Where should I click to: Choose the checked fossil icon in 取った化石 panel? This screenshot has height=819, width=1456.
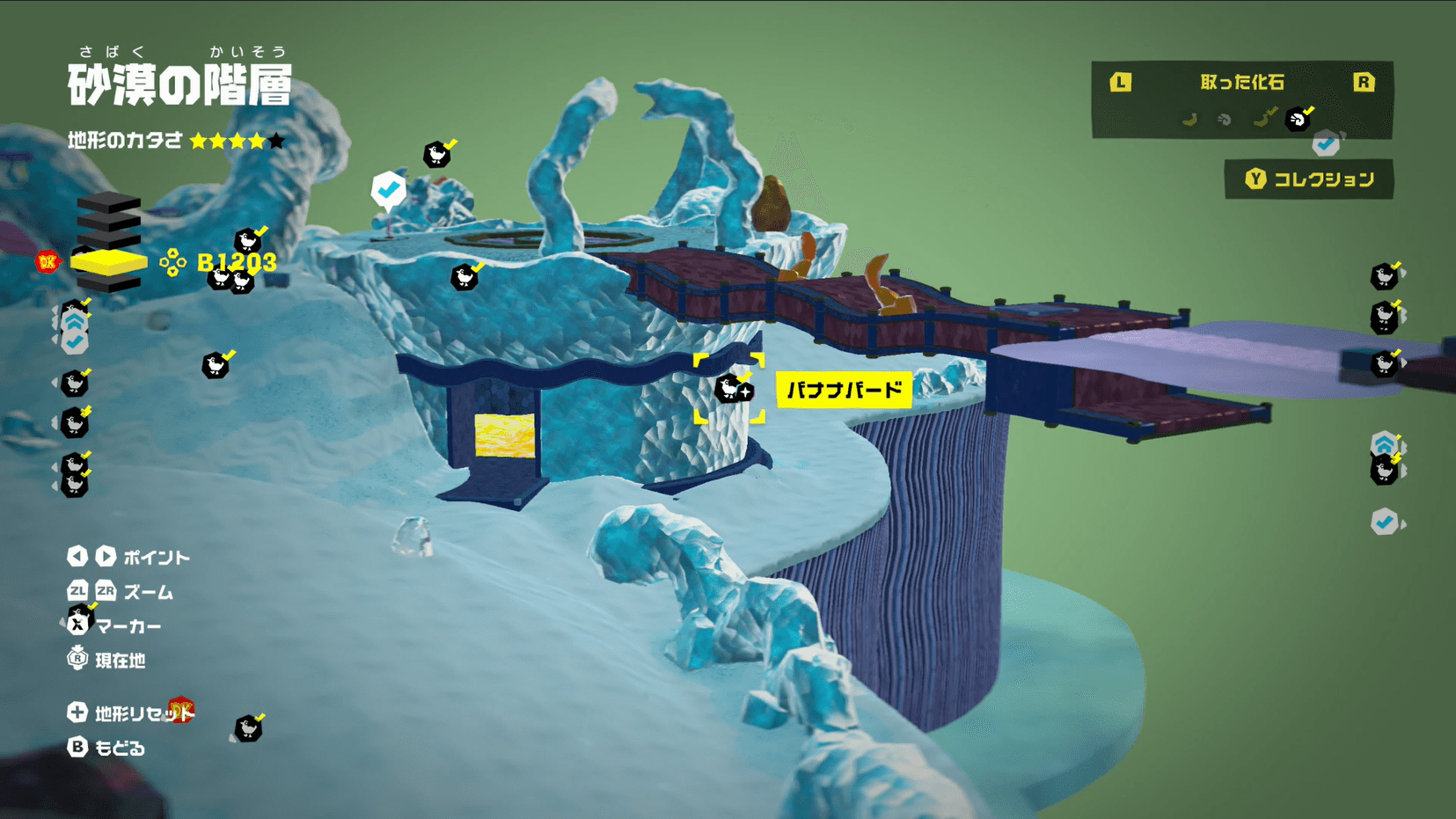click(1298, 119)
